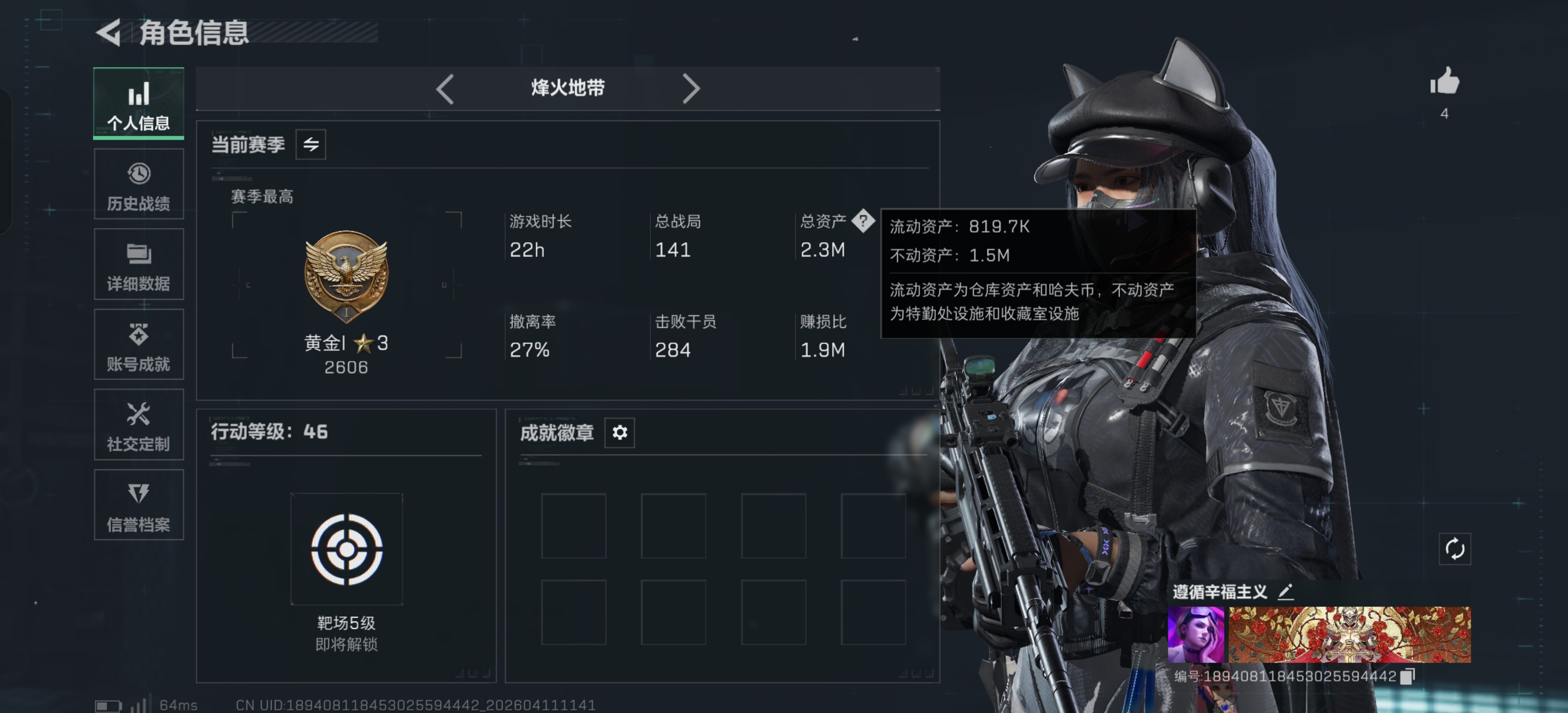Switch to the next mode with right arrow
Screen dimensions: 1568x713
click(691, 89)
